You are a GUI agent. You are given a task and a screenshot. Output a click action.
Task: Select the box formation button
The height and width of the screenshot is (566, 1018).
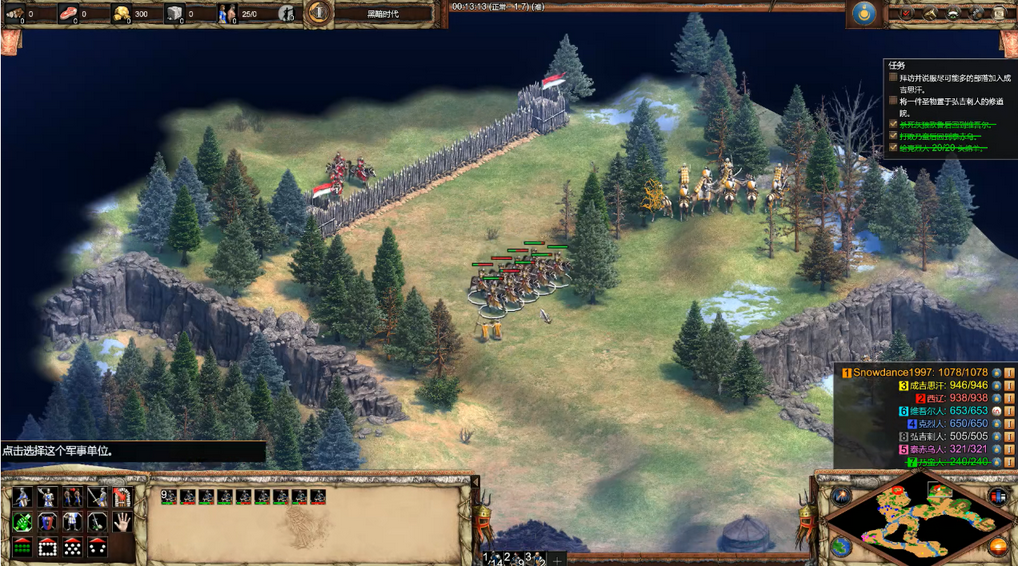click(x=47, y=547)
